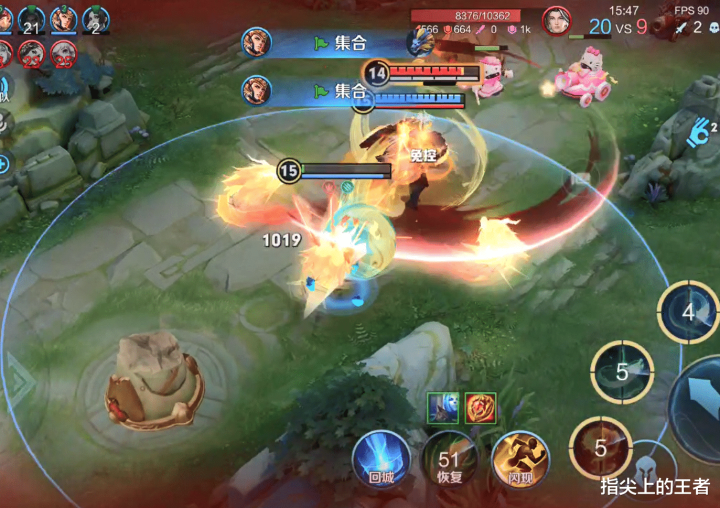Tap the red round emblem item icon
This screenshot has height=508, width=720.
click(481, 407)
